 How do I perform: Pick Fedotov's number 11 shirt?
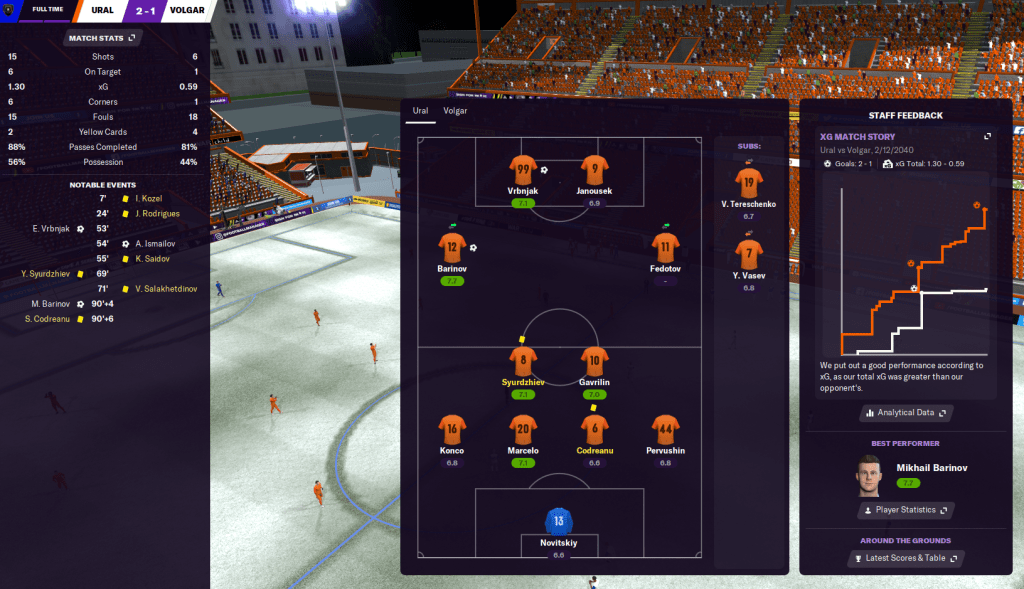pyautogui.click(x=665, y=246)
